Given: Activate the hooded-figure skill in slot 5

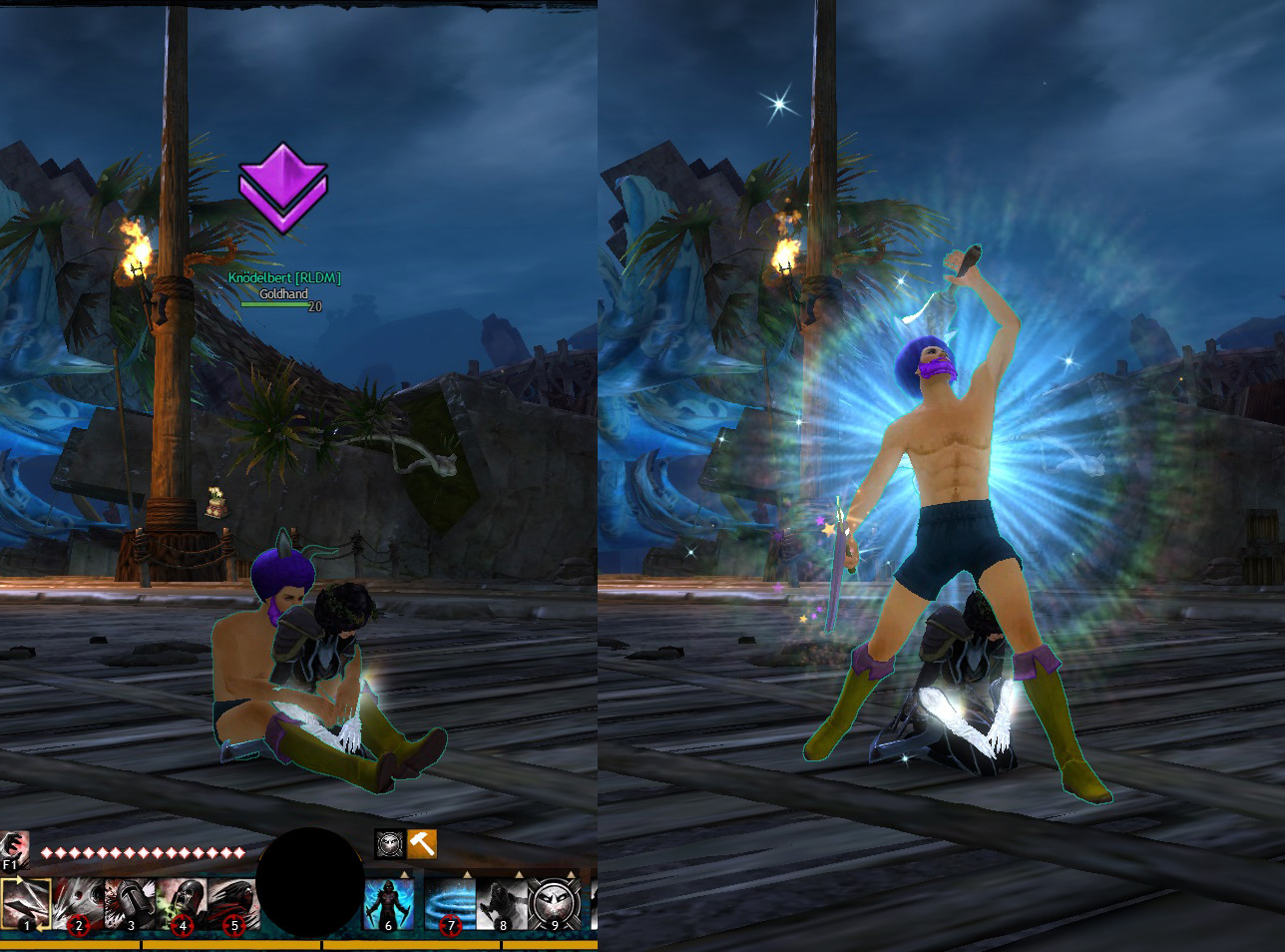Looking at the screenshot, I should click(x=234, y=903).
